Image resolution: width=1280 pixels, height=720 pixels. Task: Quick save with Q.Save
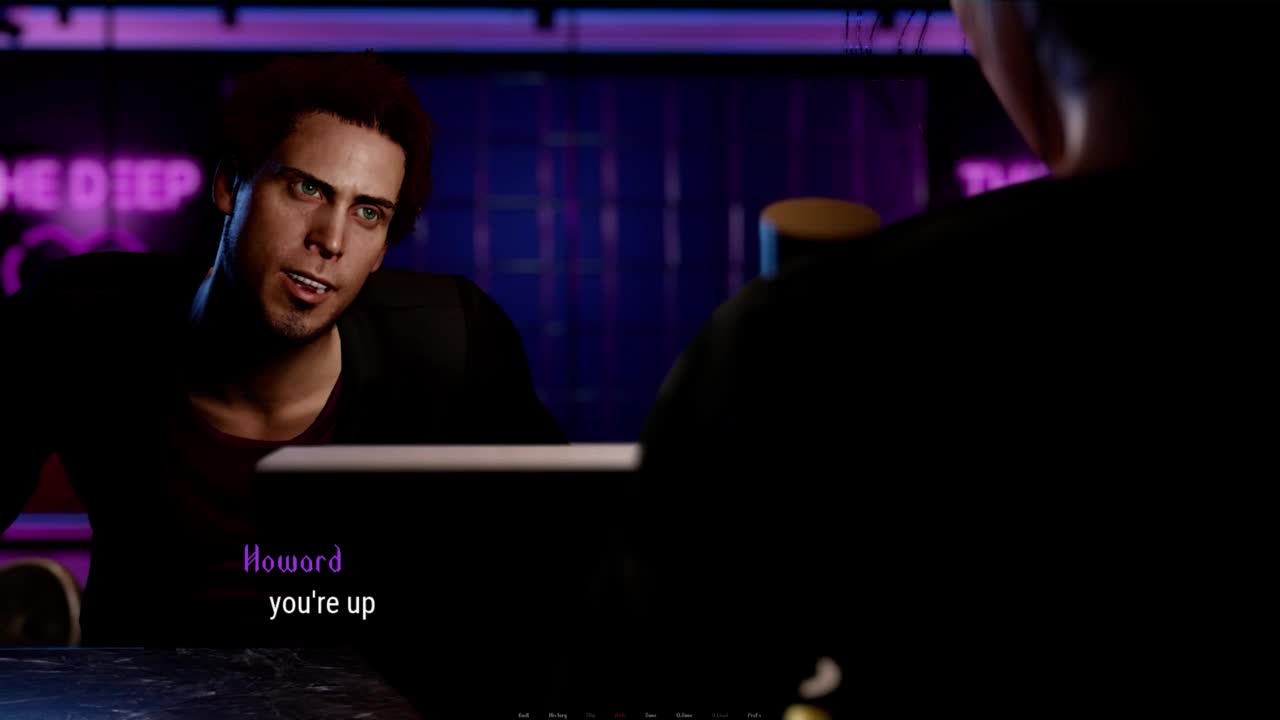[x=684, y=715]
